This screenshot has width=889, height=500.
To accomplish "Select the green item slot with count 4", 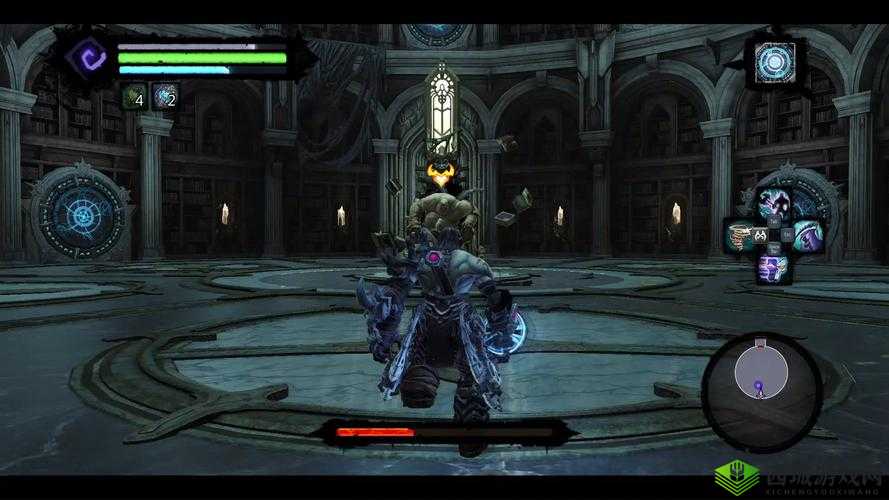I will point(133,96).
